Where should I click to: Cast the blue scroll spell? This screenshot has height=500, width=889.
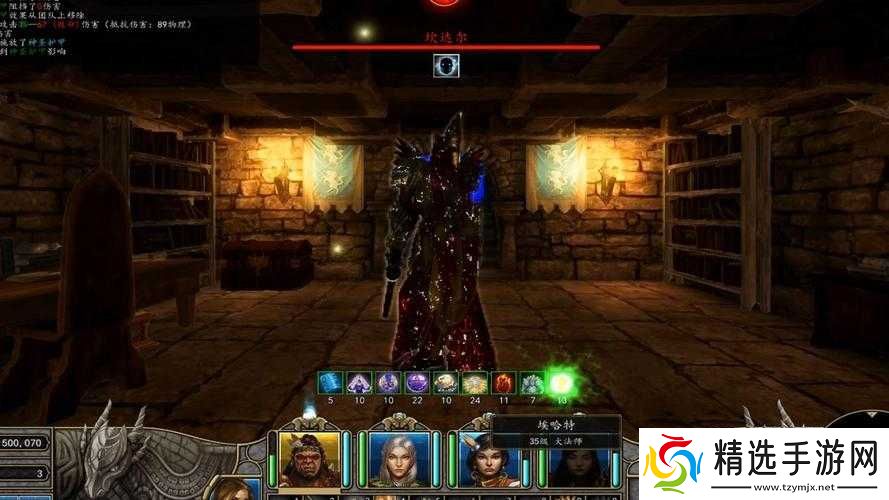point(330,382)
